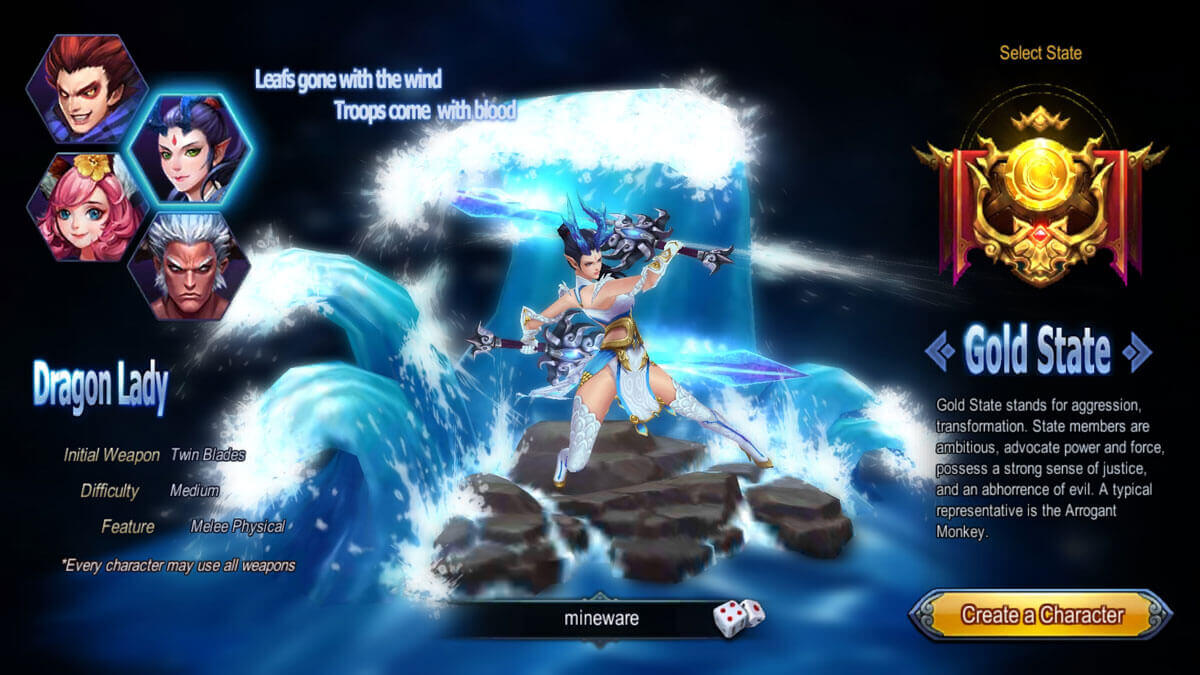Roll the dice for a random name
This screenshot has width=1200, height=675.
[738, 617]
